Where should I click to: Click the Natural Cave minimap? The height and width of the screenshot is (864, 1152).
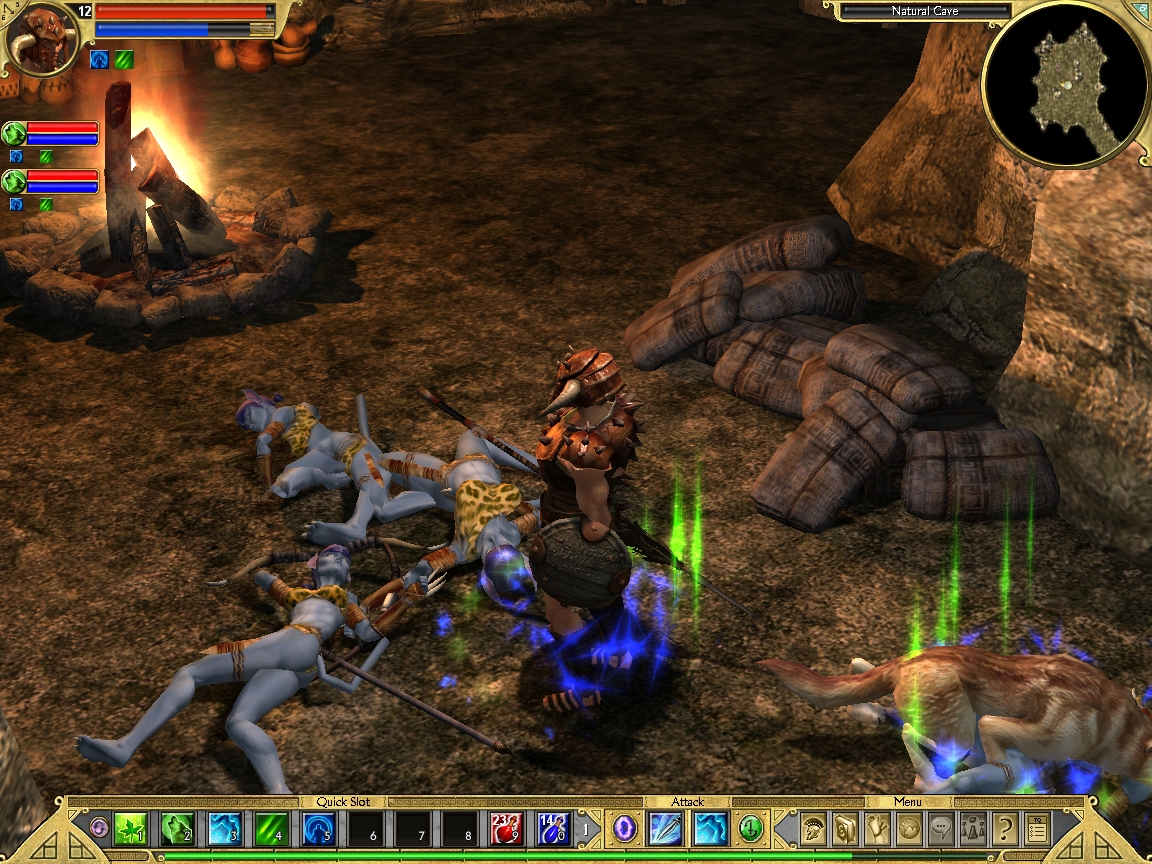1066,84
